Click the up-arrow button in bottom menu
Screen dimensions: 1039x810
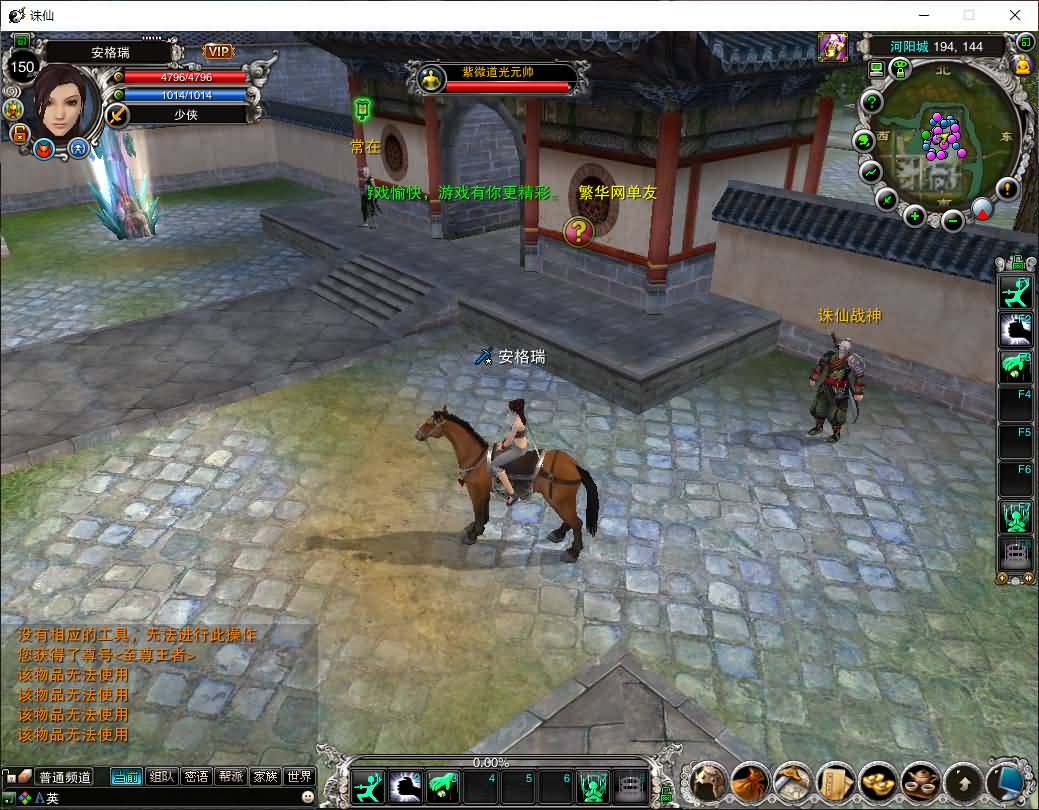(962, 781)
